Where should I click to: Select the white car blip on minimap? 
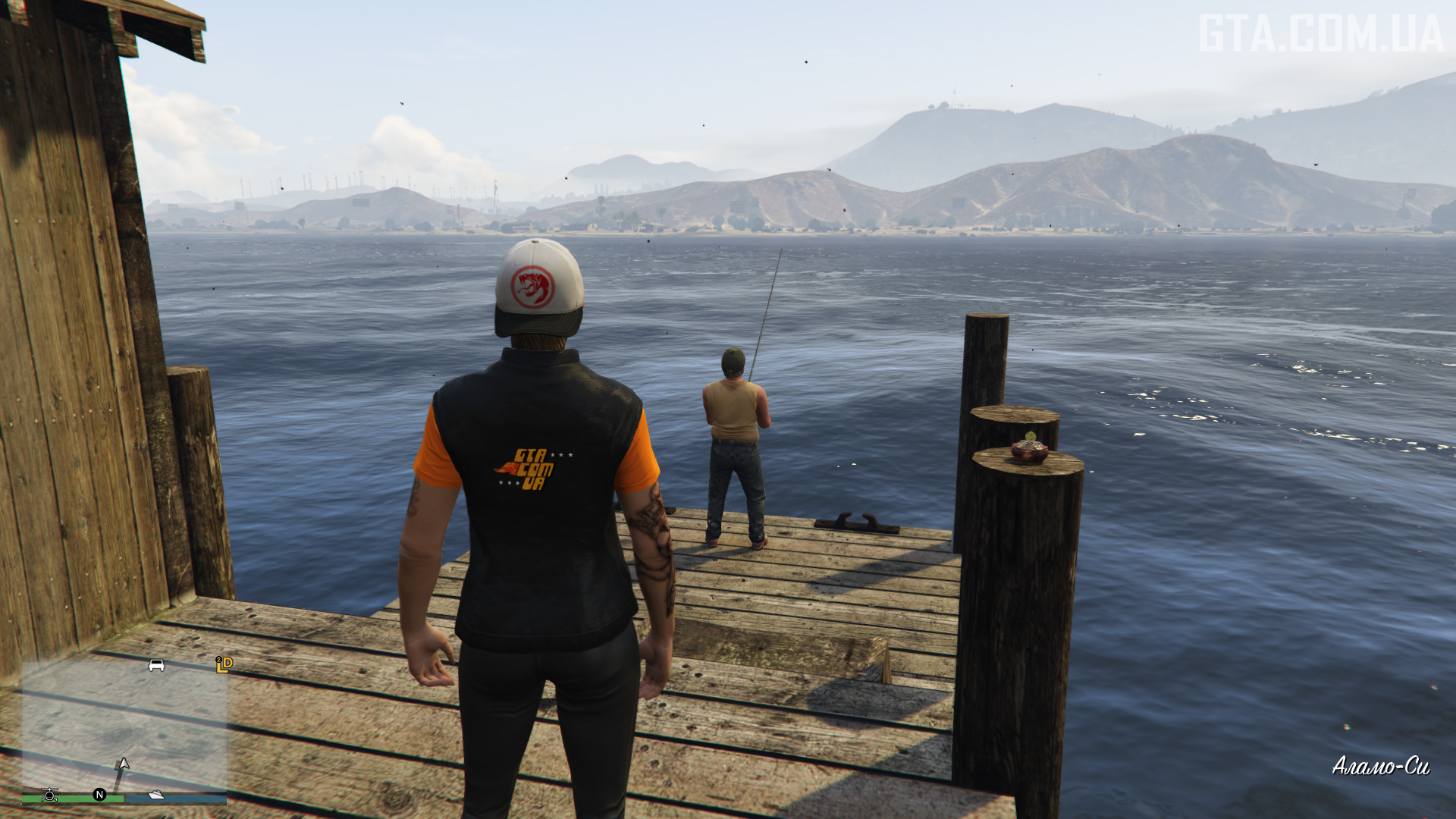pos(156,665)
